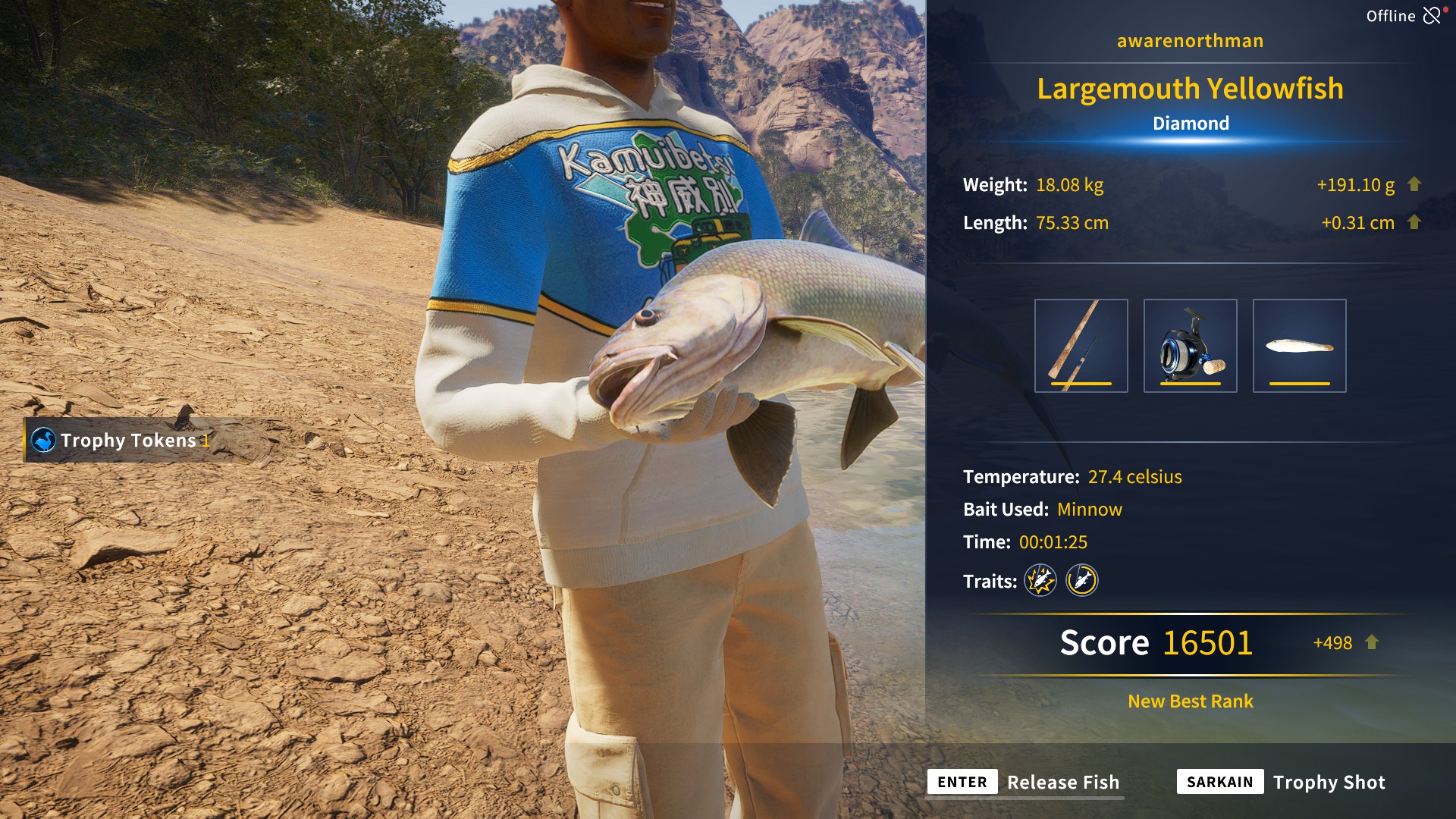Click the awarenorthman player name
Image resolution: width=1456 pixels, height=819 pixels.
tap(1189, 41)
